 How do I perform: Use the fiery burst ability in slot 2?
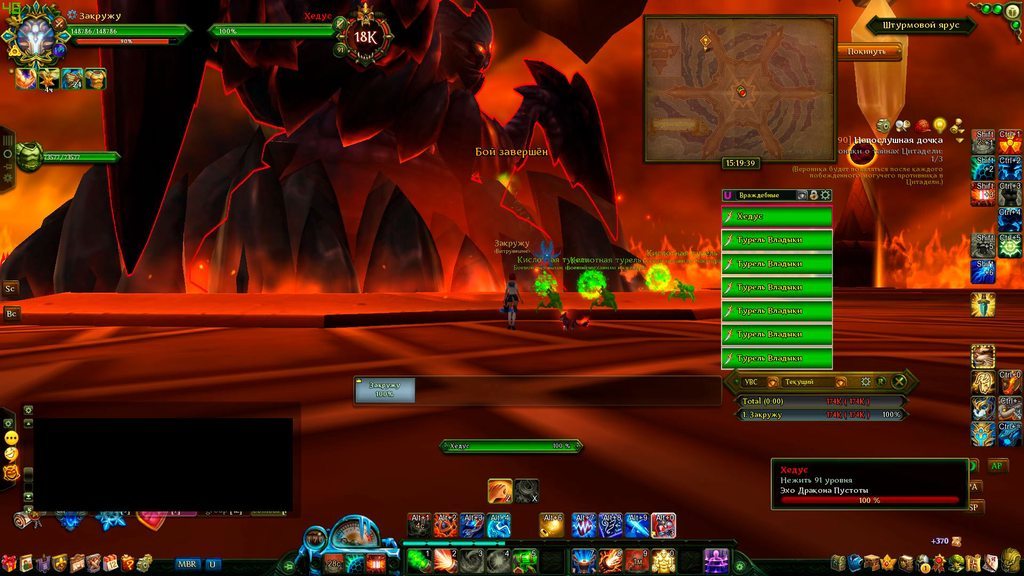coord(445,560)
